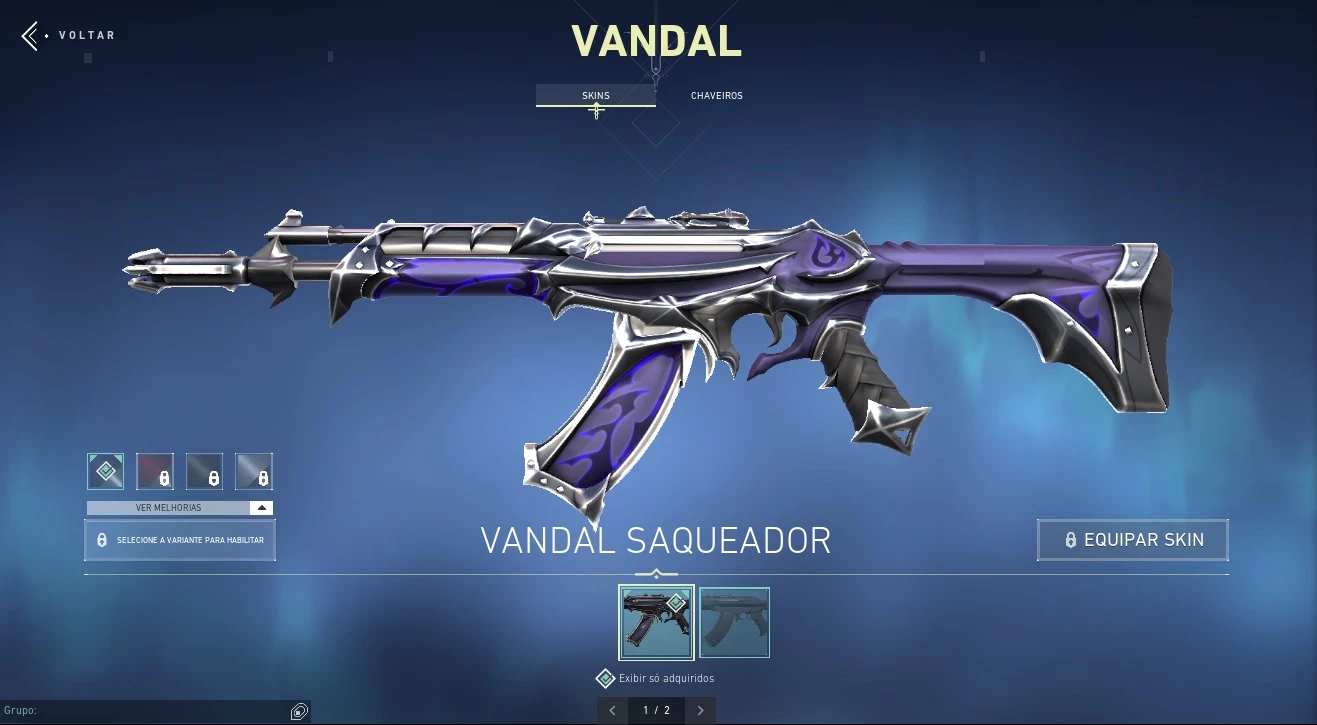Click the Equipar Skin button

[1132, 540]
